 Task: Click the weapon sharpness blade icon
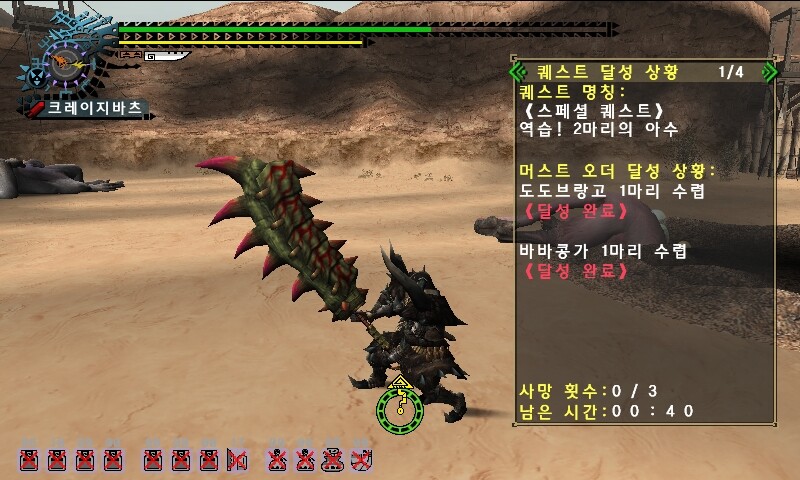pyautogui.click(x=166, y=57)
